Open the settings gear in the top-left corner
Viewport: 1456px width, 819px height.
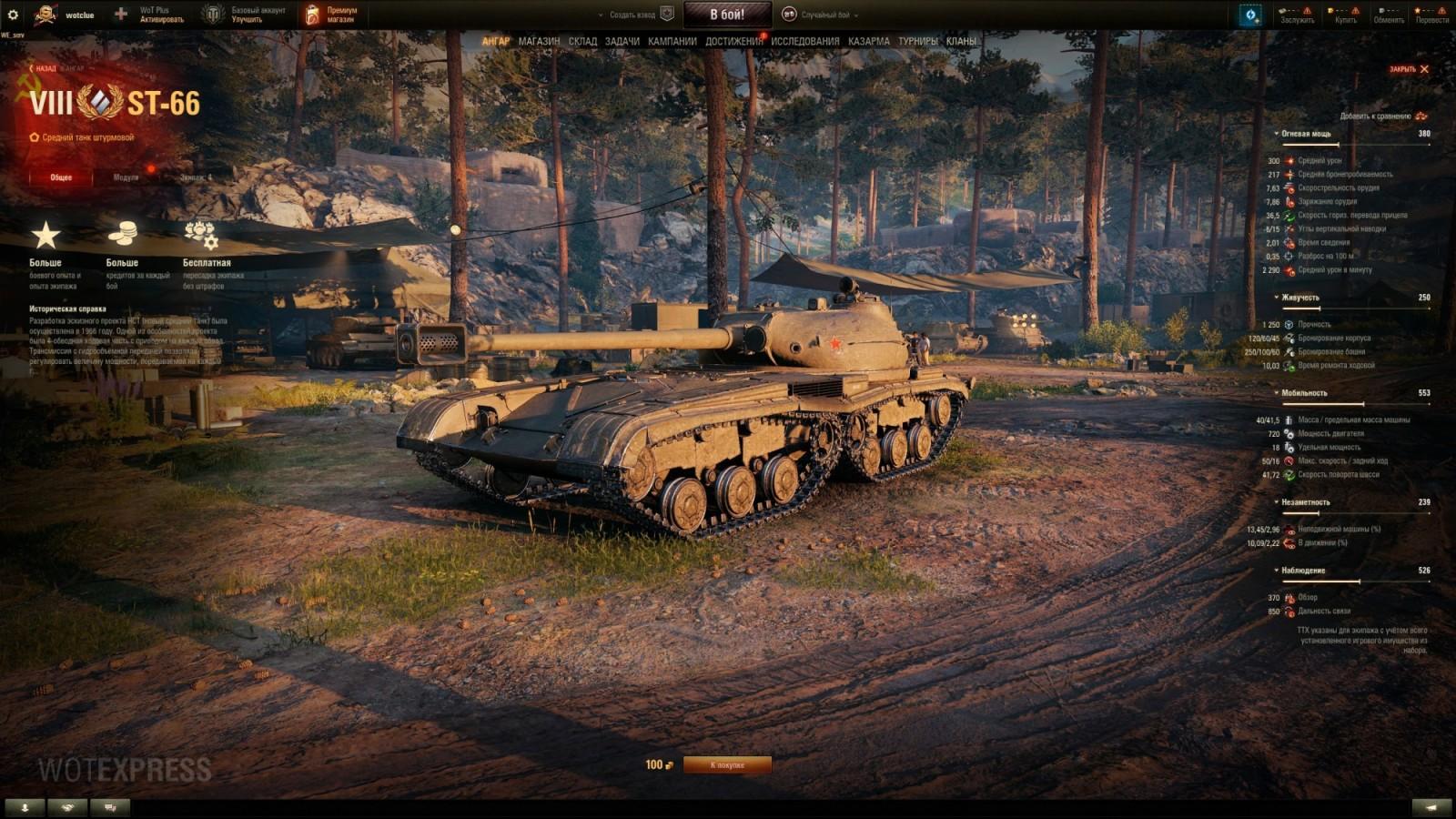15,12
